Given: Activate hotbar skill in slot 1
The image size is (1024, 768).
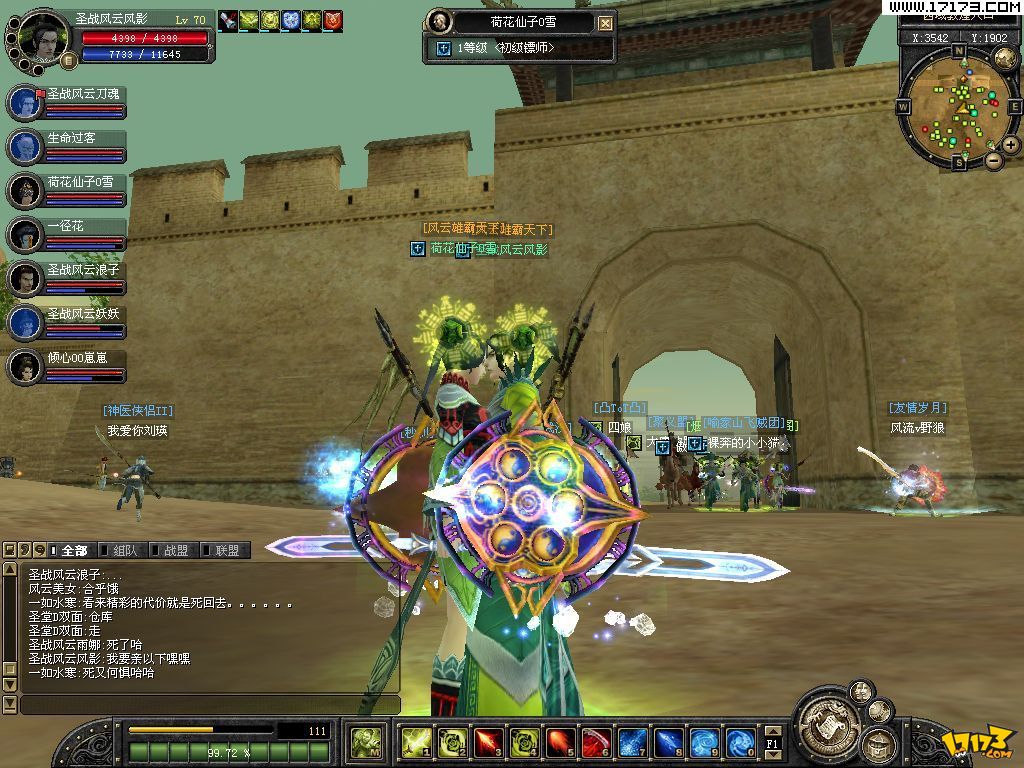Looking at the screenshot, I should (x=416, y=742).
